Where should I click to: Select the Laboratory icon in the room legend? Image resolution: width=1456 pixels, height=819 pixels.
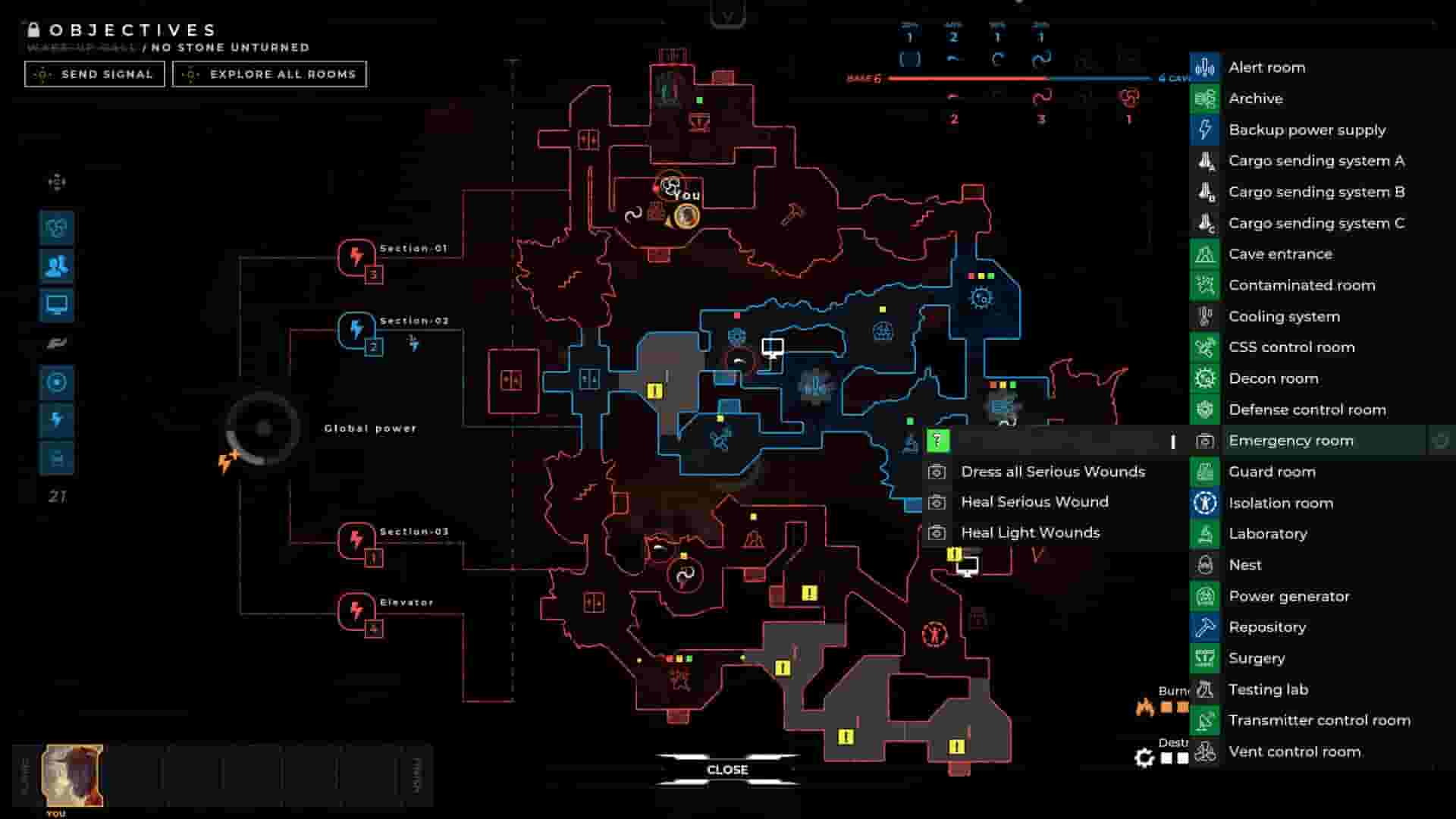pos(1204,533)
